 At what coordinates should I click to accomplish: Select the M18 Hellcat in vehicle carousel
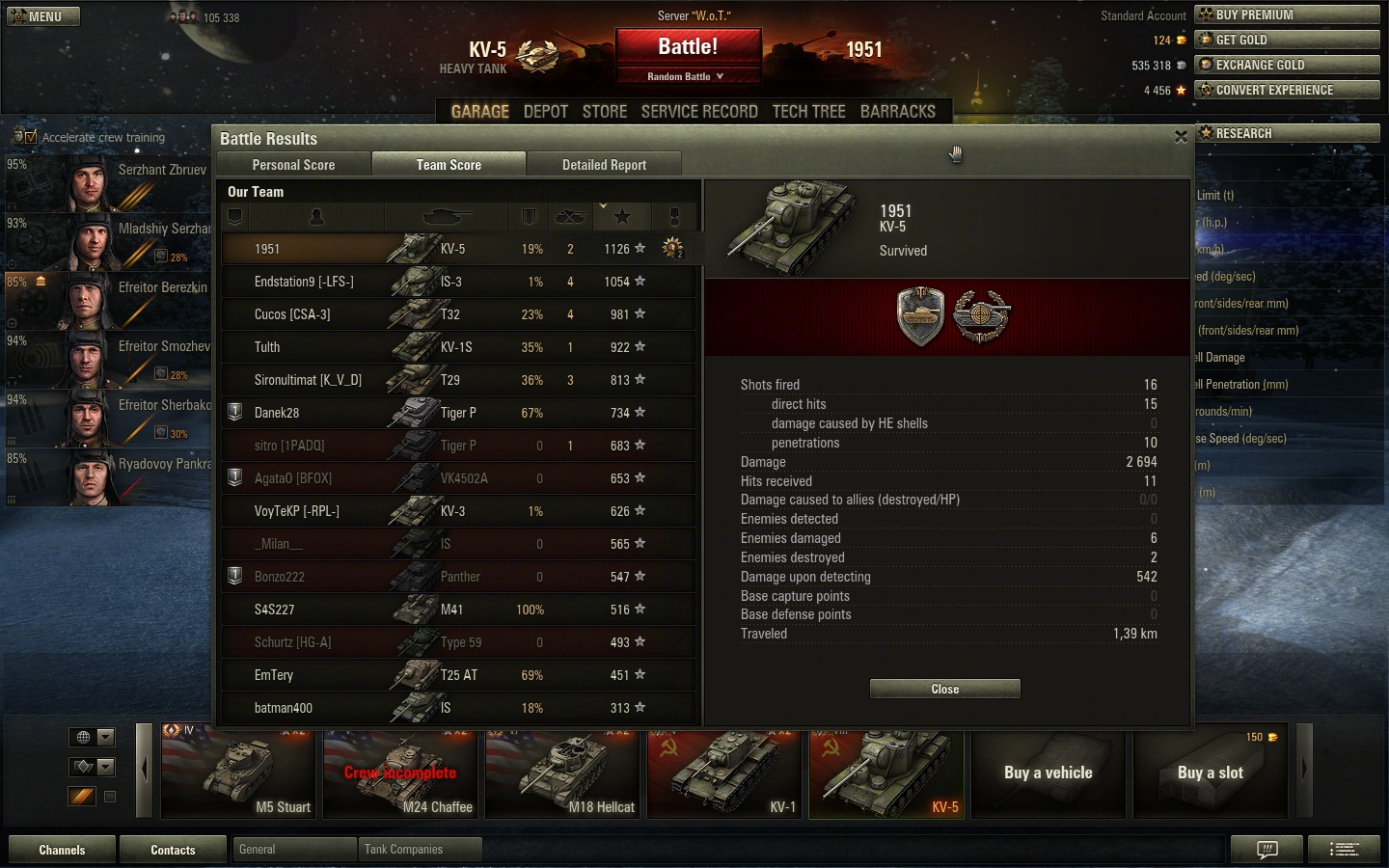[561, 773]
